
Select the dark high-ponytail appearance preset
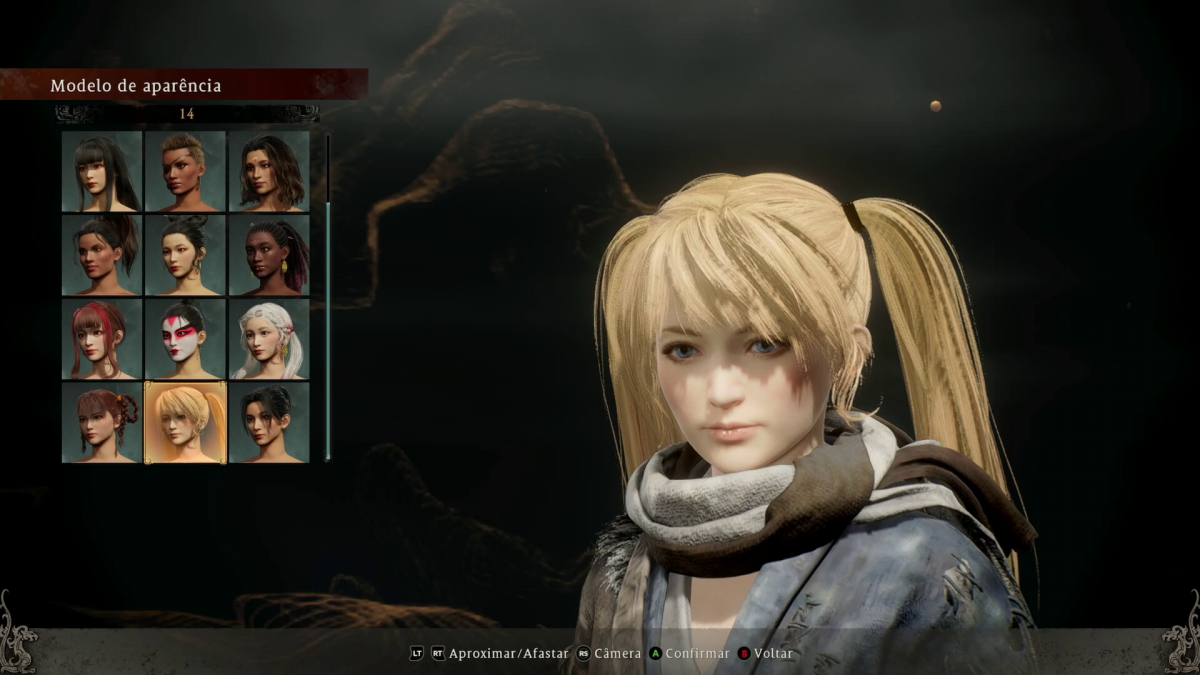point(102,255)
